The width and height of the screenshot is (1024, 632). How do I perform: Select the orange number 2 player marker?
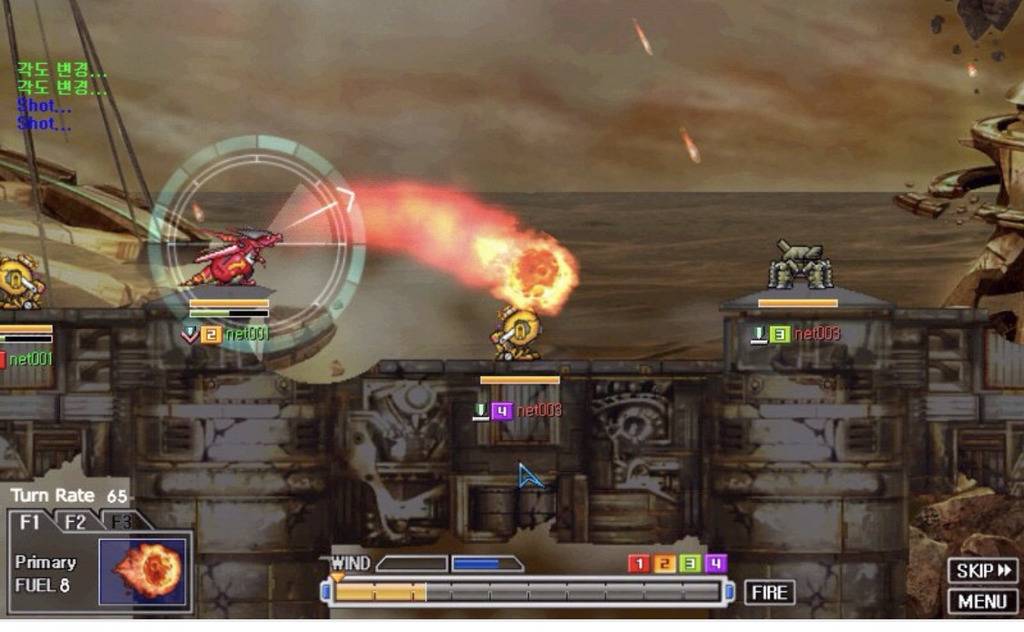tap(664, 564)
